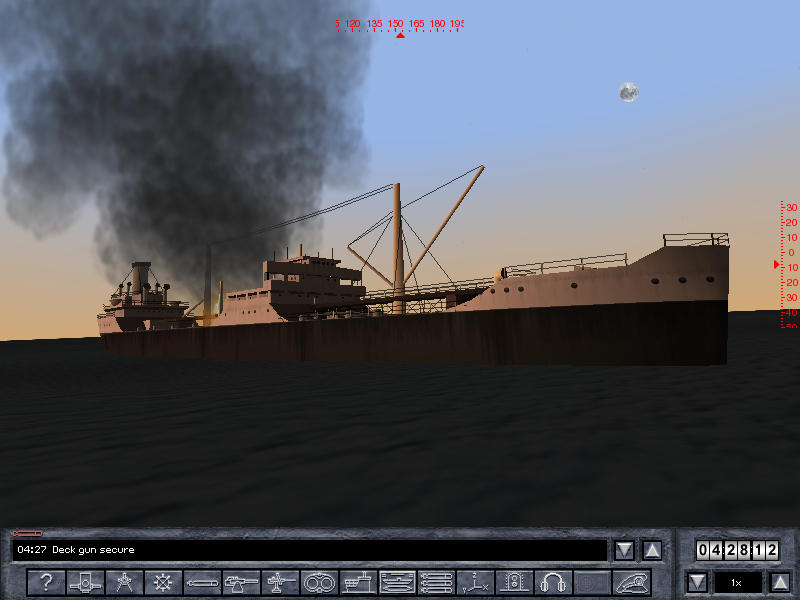Viewport: 800px width, 600px height.
Task: Open the status display showing the vessel side profile
Action: (x=397, y=582)
